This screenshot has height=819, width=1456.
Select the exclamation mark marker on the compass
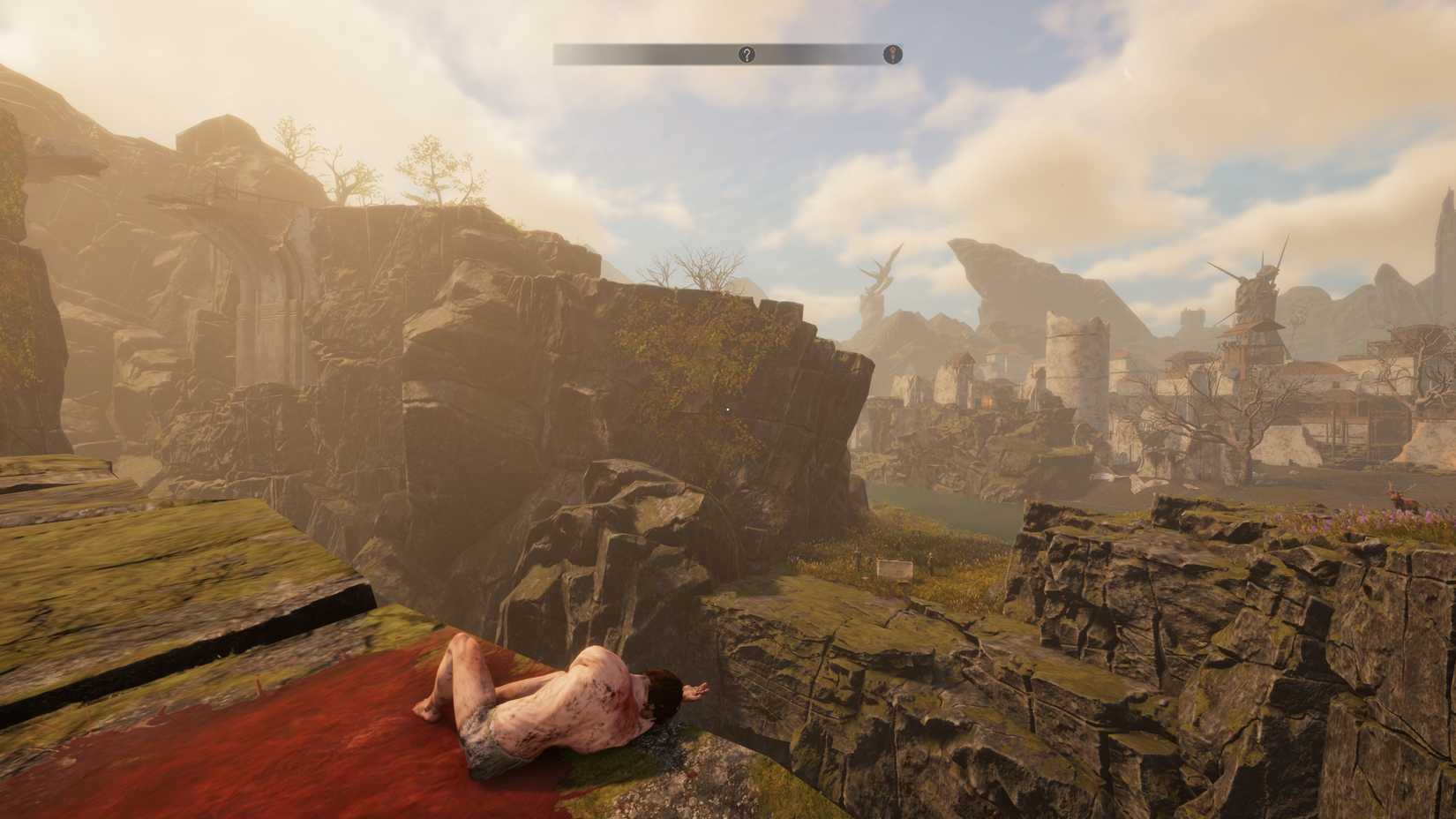pos(893,55)
